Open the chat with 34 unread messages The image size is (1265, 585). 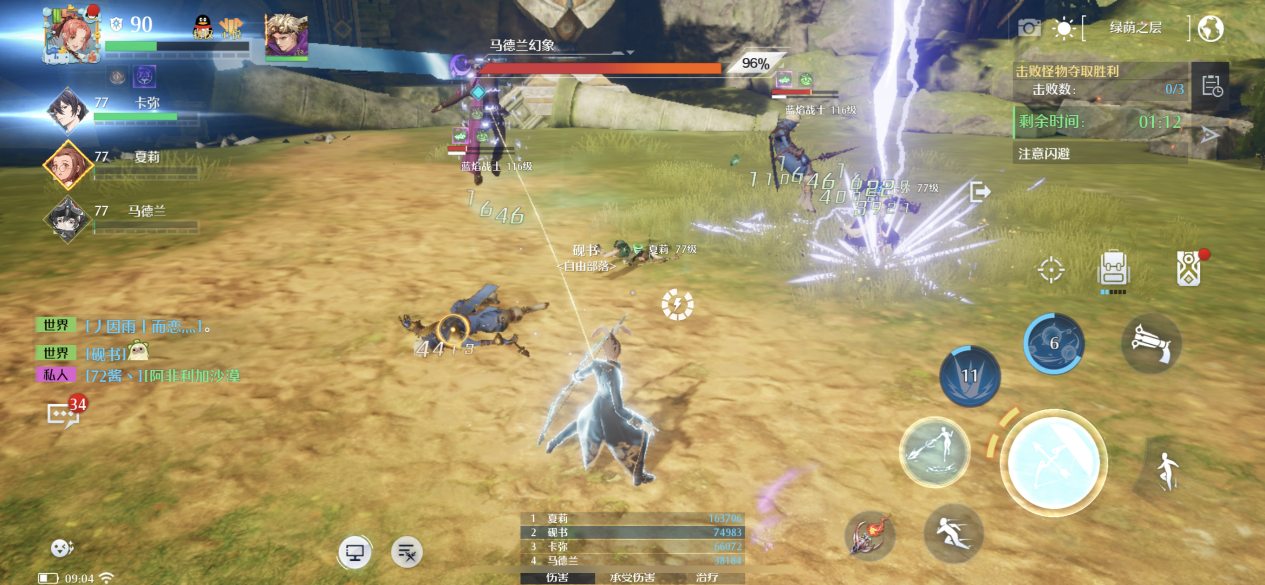click(x=63, y=412)
